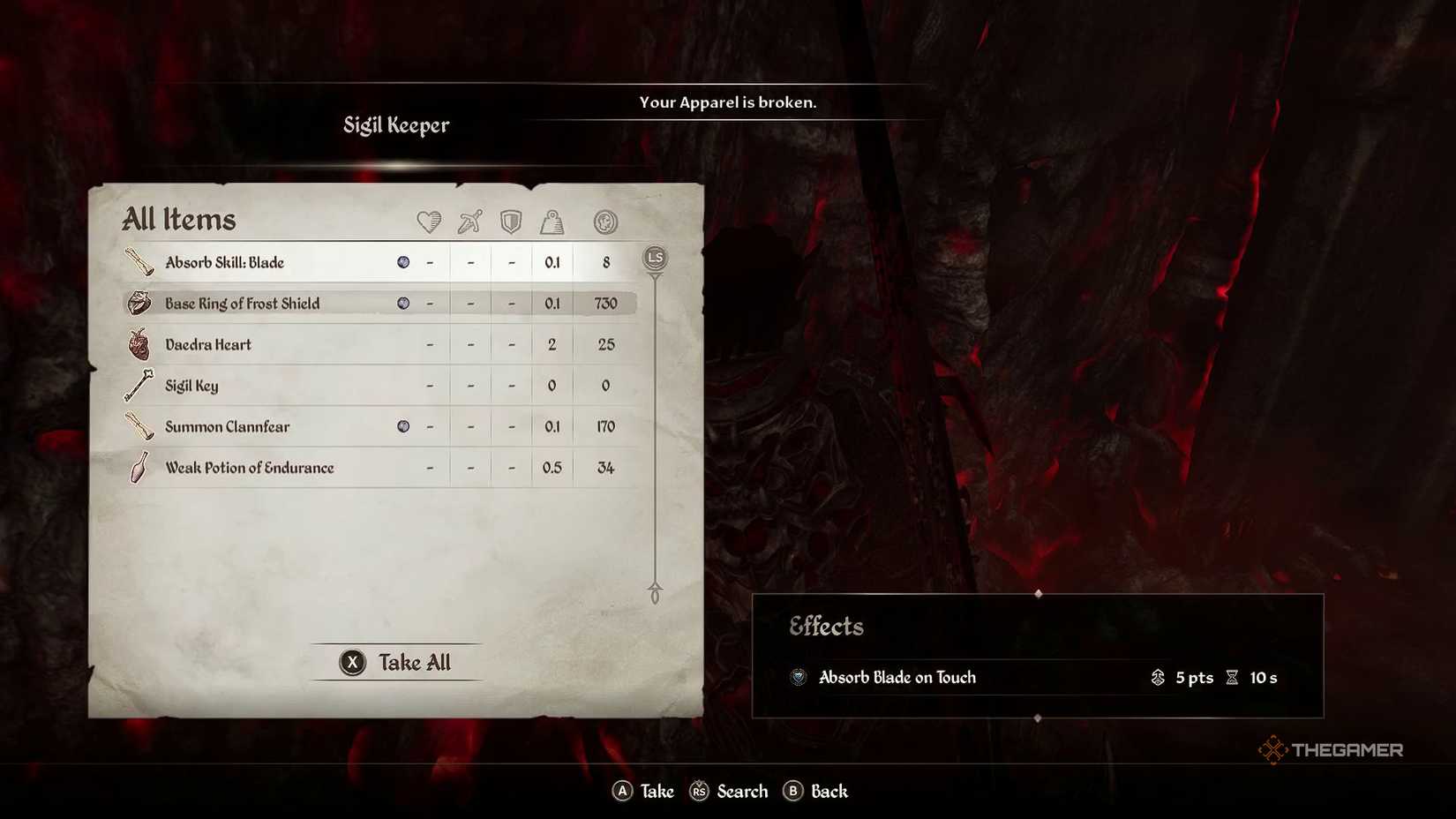Click the LS sort indicator next to the list
Image resolution: width=1456 pixels, height=819 pixels.
pos(654,257)
